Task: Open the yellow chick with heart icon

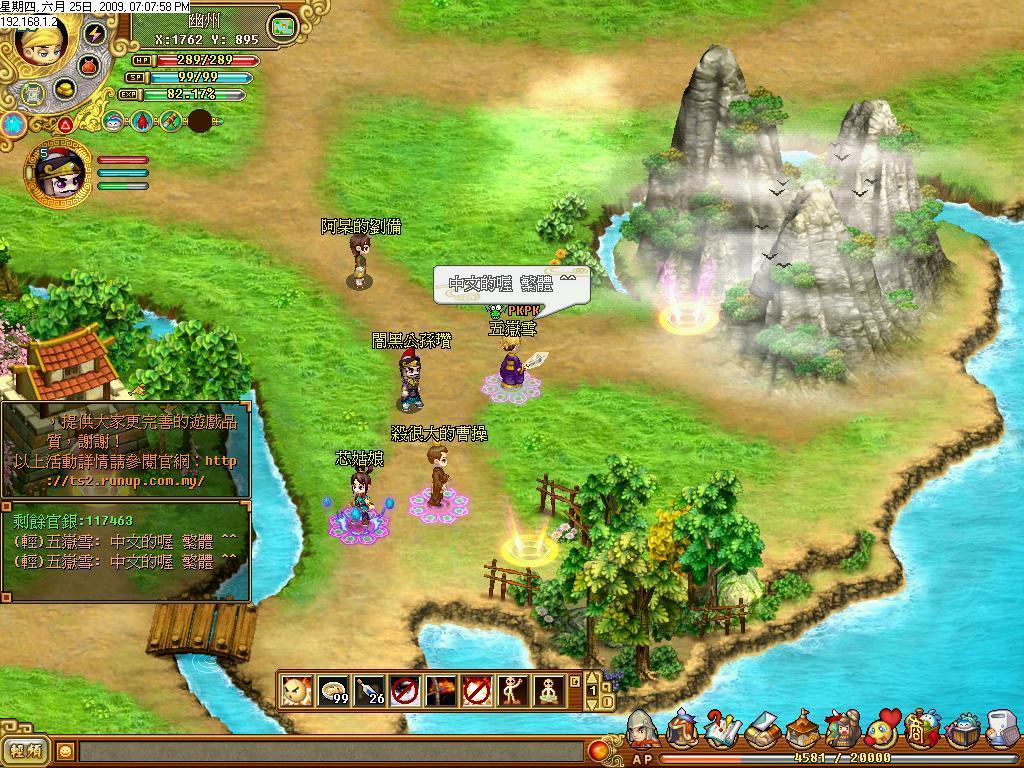Action: [x=882, y=731]
